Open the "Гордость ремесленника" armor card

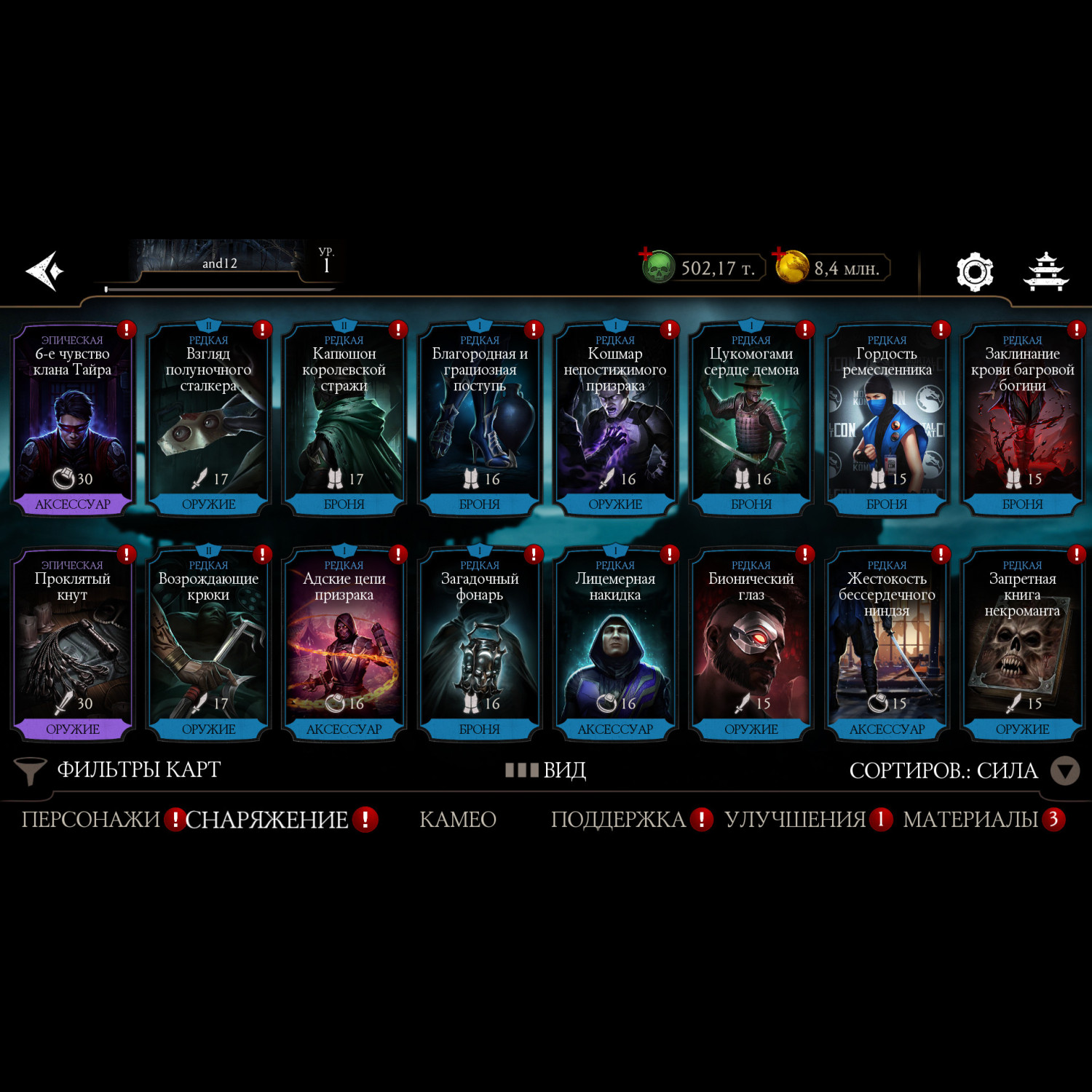pos(887,420)
